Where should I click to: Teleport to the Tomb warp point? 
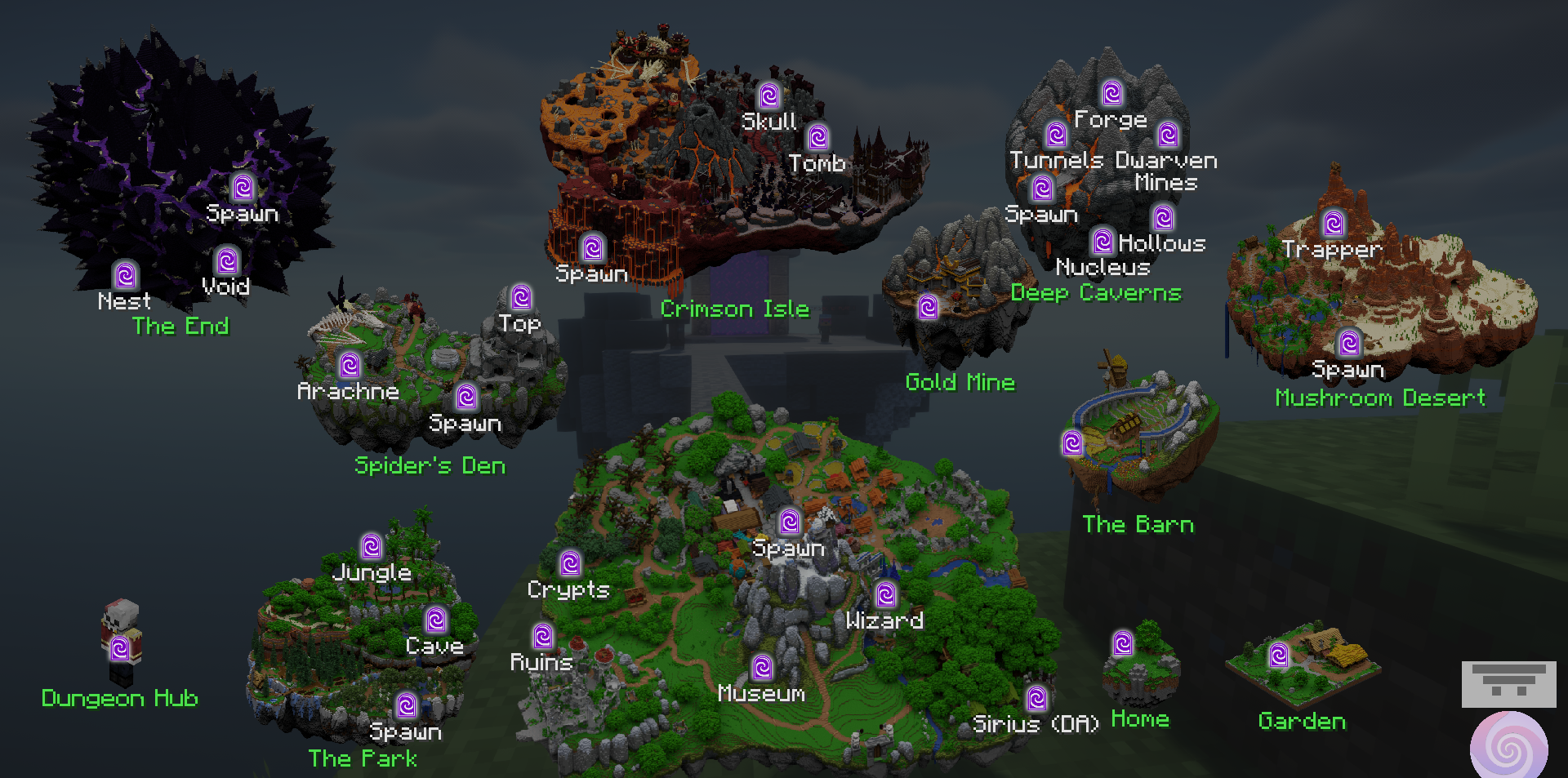pyautogui.click(x=817, y=137)
